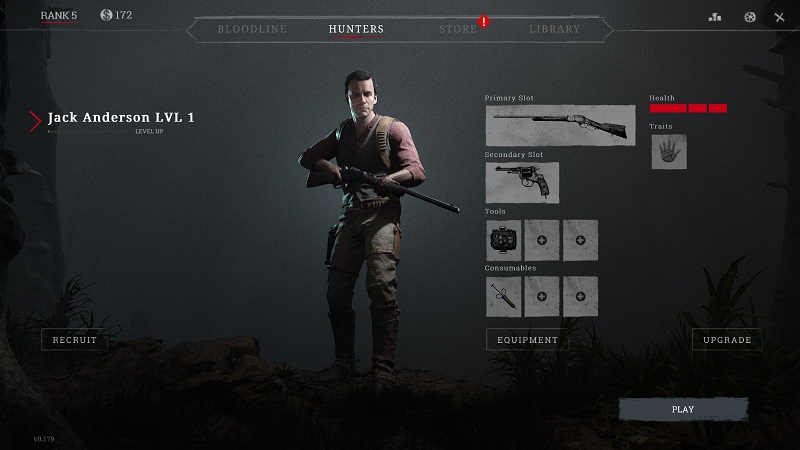Image resolution: width=800 pixels, height=450 pixels.
Task: Pick the syringe consumable slot
Action: click(503, 296)
